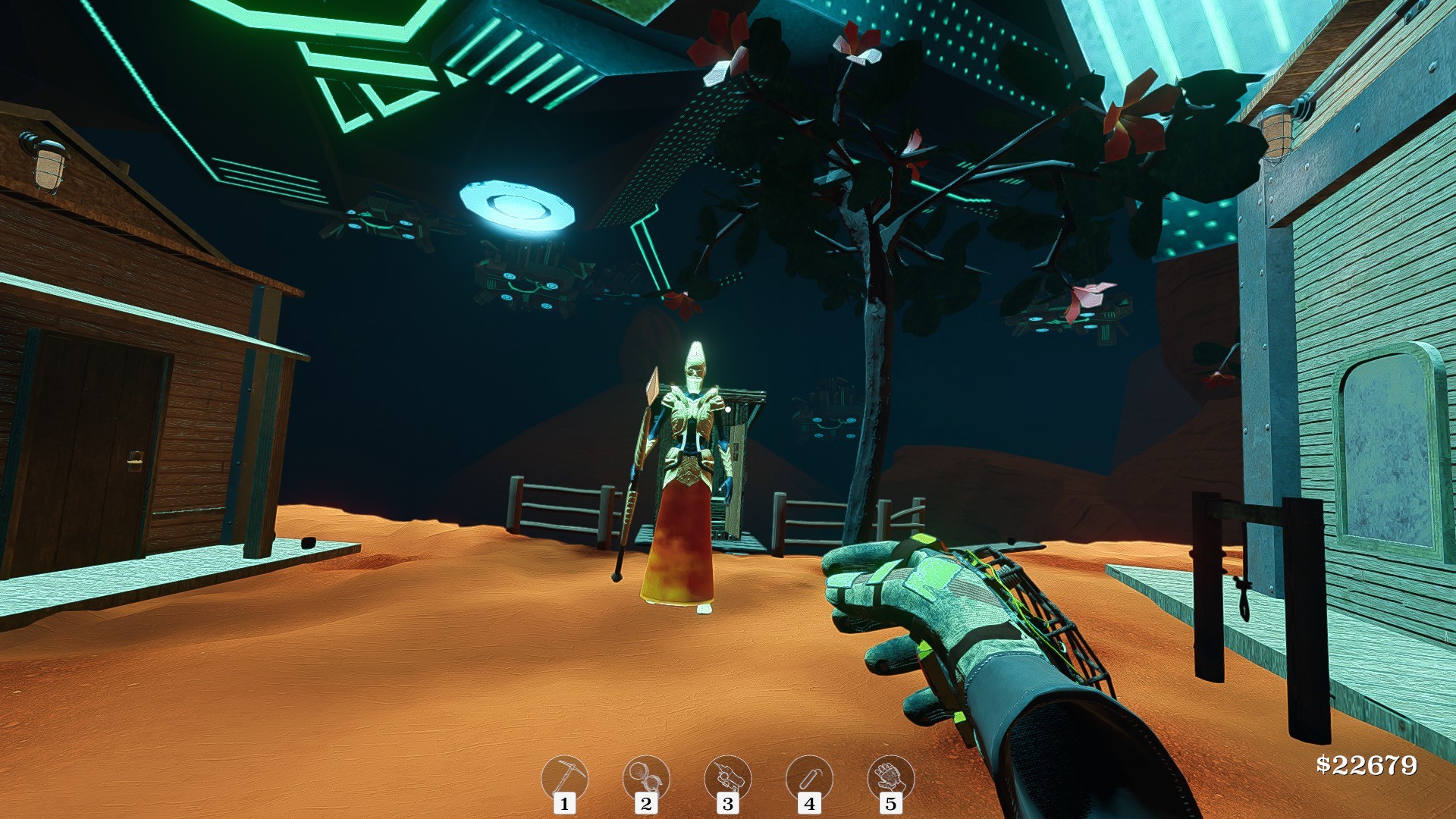
Task: Select the scanner device in slot 3
Action: (729, 775)
